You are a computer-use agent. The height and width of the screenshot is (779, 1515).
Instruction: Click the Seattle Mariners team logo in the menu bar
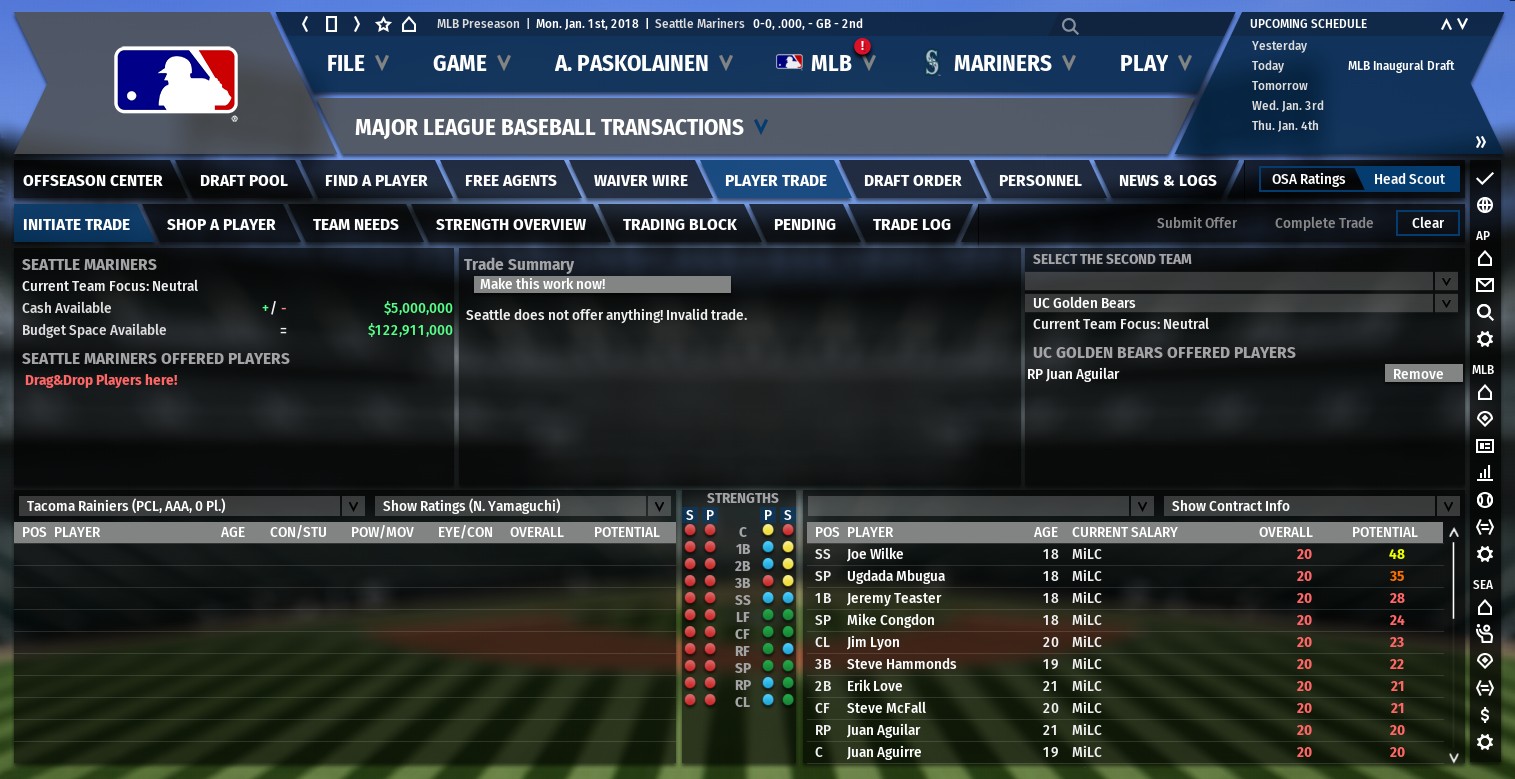coord(932,63)
